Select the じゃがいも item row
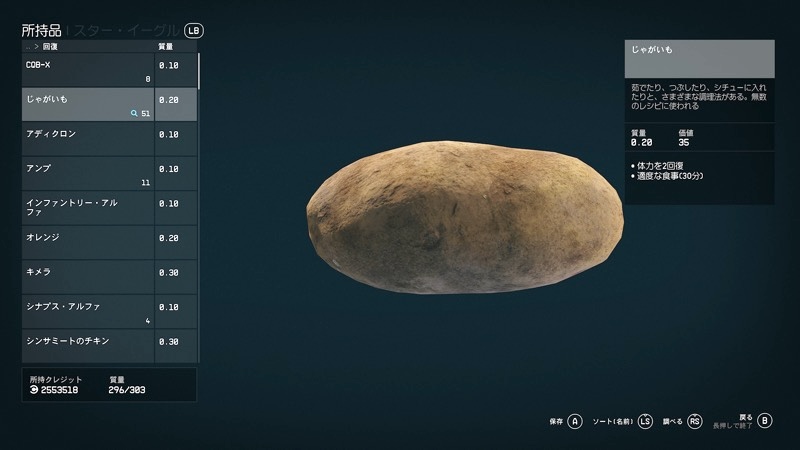 pyautogui.click(x=88, y=105)
